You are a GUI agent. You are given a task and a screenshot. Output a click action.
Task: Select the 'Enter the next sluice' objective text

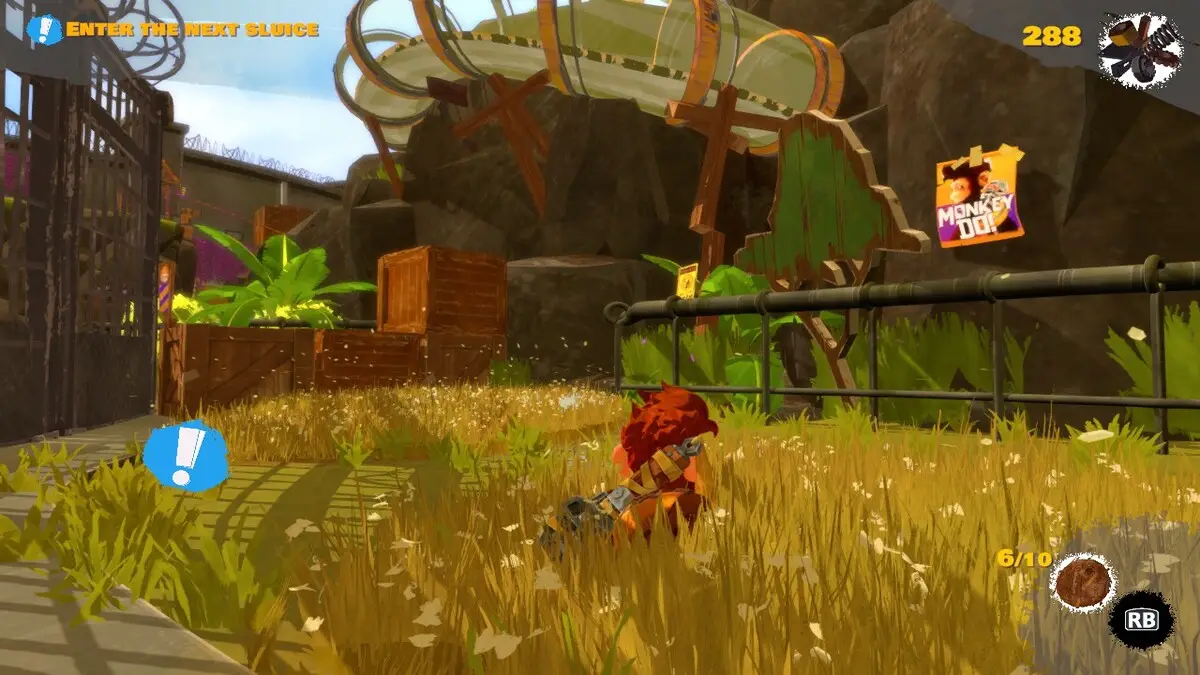pyautogui.click(x=192, y=30)
